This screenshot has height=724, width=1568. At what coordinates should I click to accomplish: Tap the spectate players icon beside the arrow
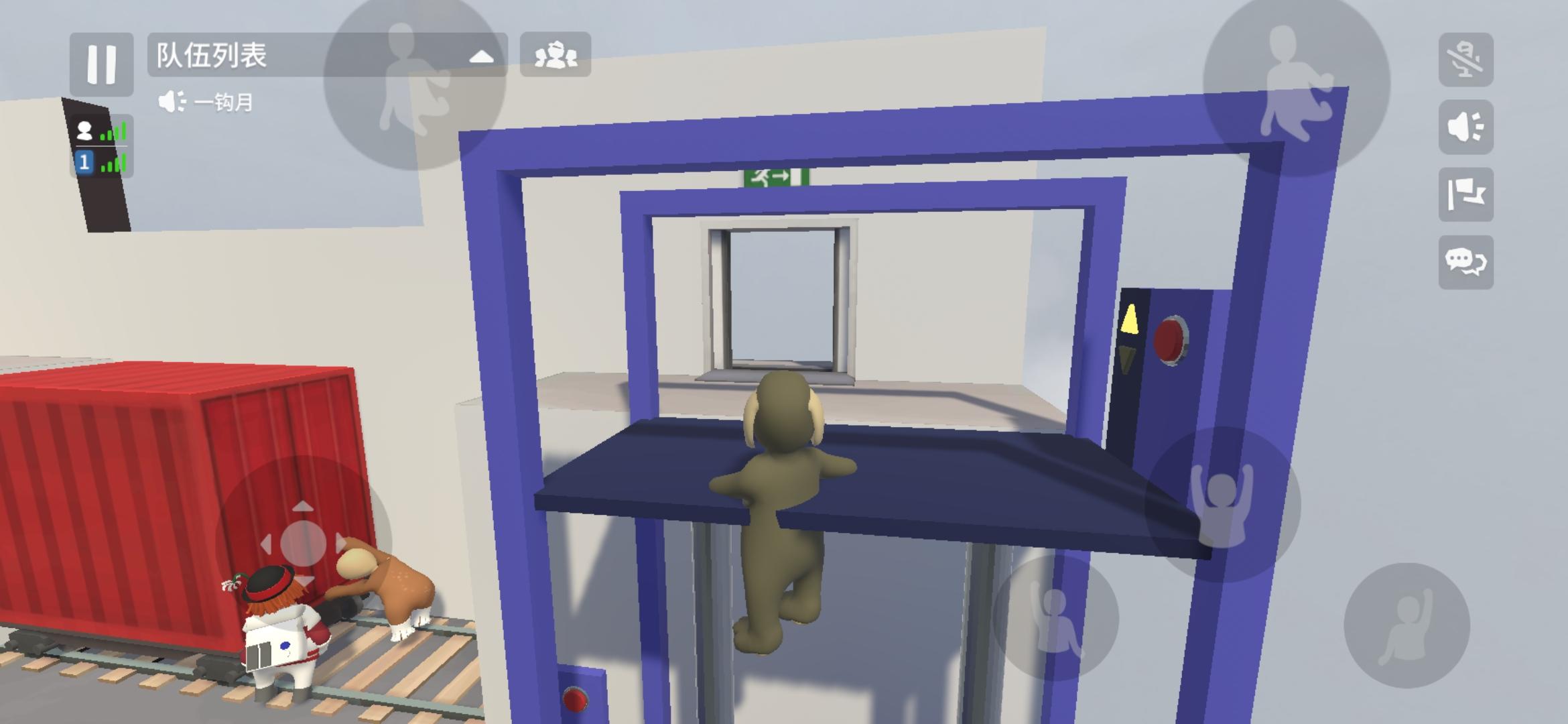pos(556,54)
